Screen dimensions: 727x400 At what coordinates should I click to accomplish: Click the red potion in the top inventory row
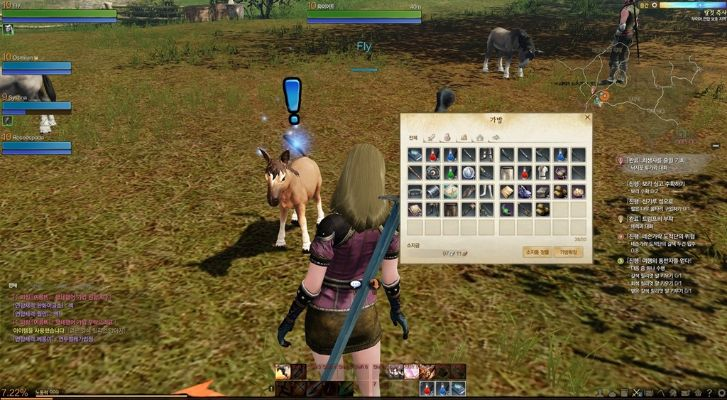(432, 156)
